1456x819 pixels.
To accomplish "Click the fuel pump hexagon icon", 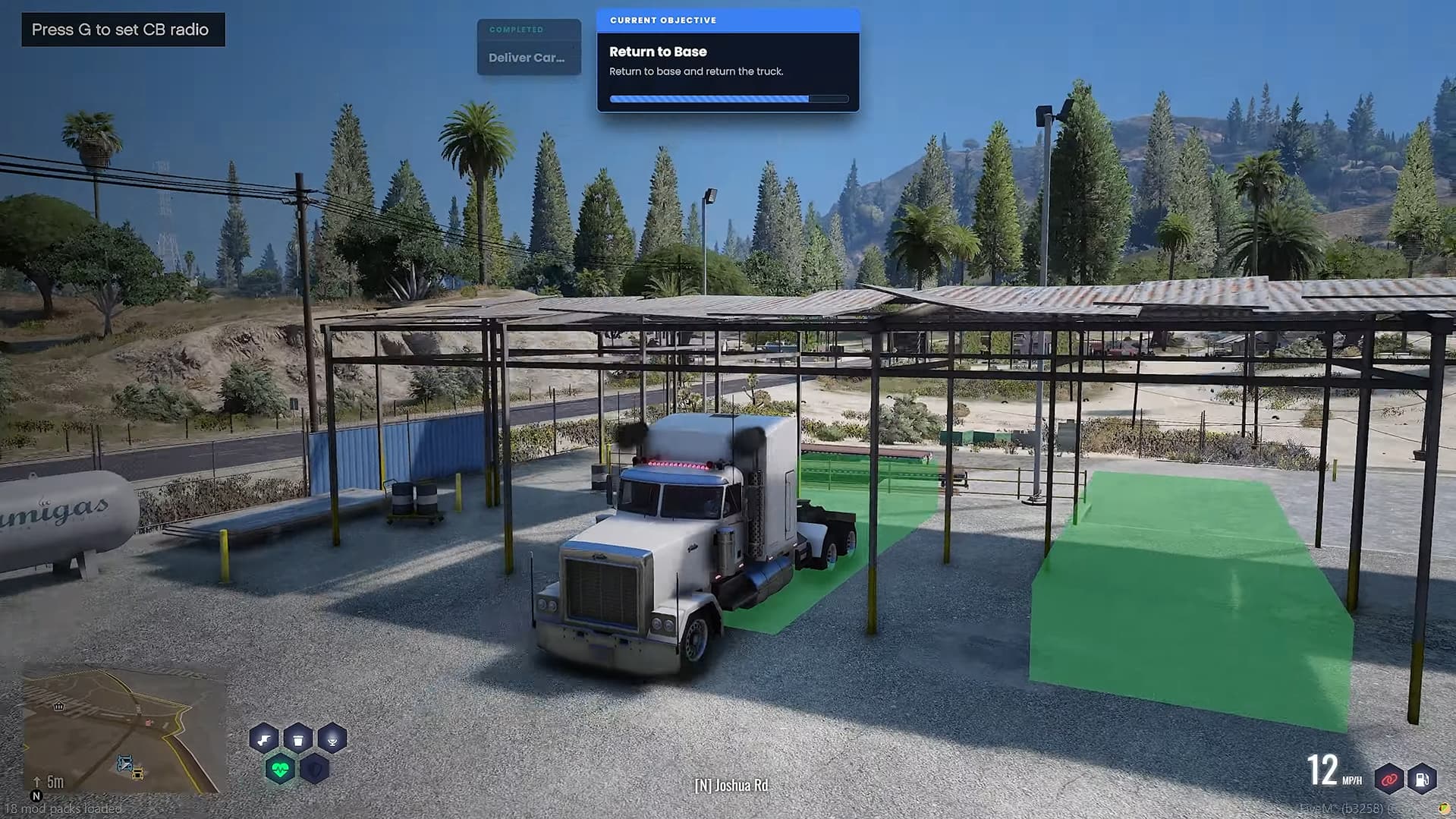I will coord(1422,779).
